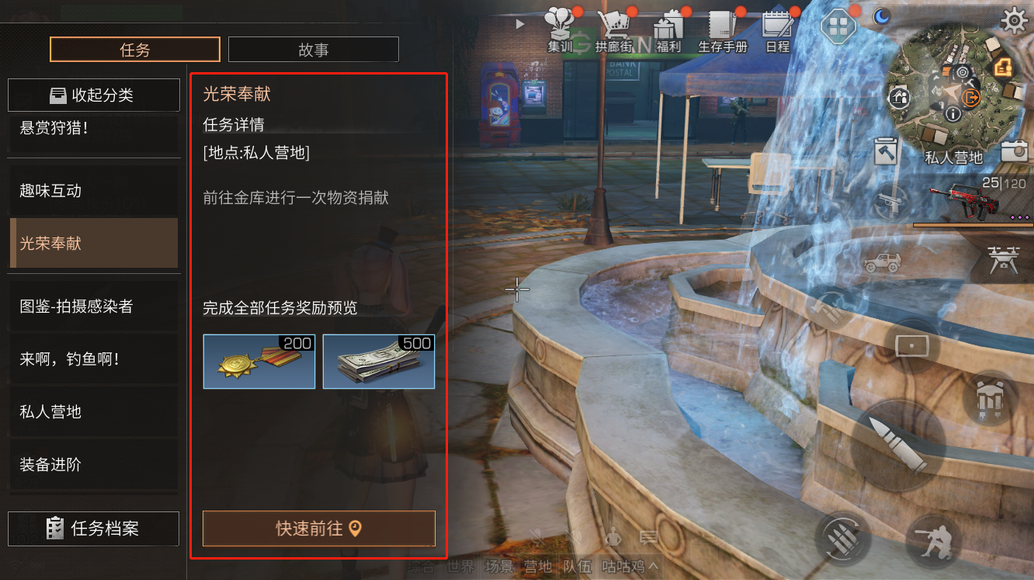Open the 图鉴-拍摄感染者 quest entry
This screenshot has height=580, width=1034.
[93, 306]
